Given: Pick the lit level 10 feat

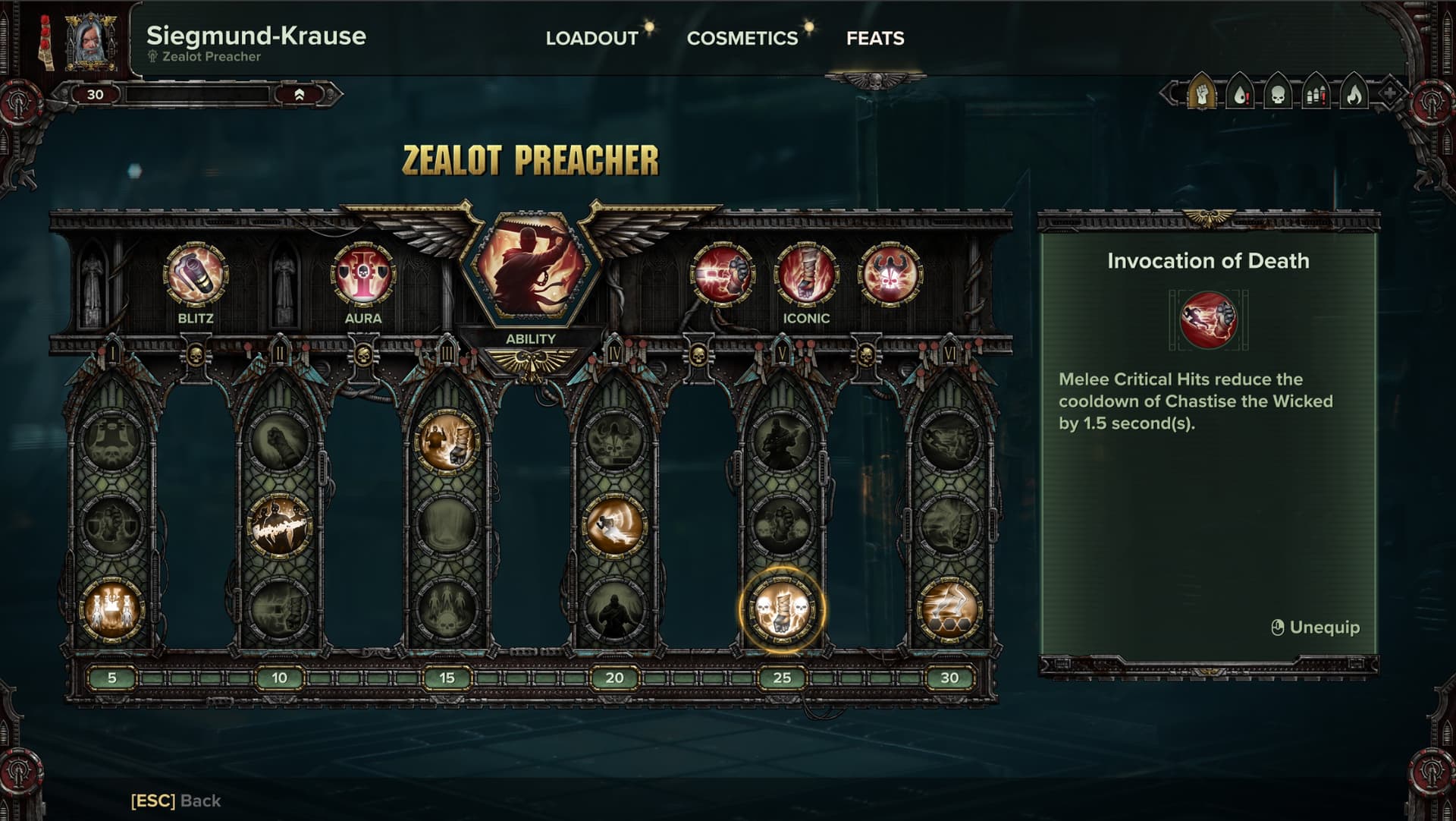Looking at the screenshot, I should 280,525.
